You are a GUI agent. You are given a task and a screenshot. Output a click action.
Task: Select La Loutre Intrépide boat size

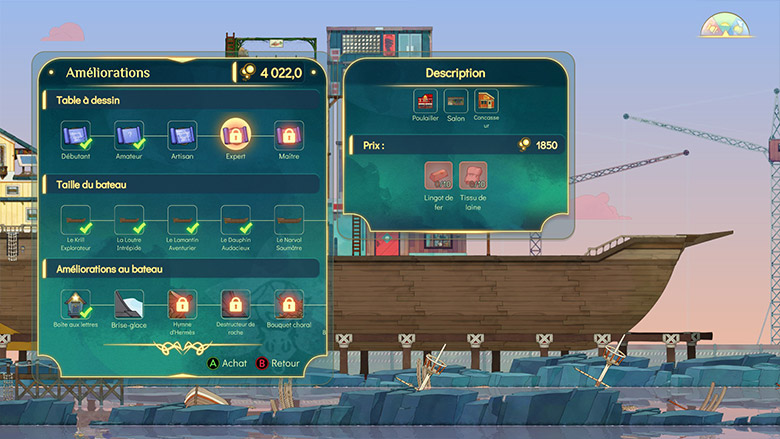(x=130, y=219)
